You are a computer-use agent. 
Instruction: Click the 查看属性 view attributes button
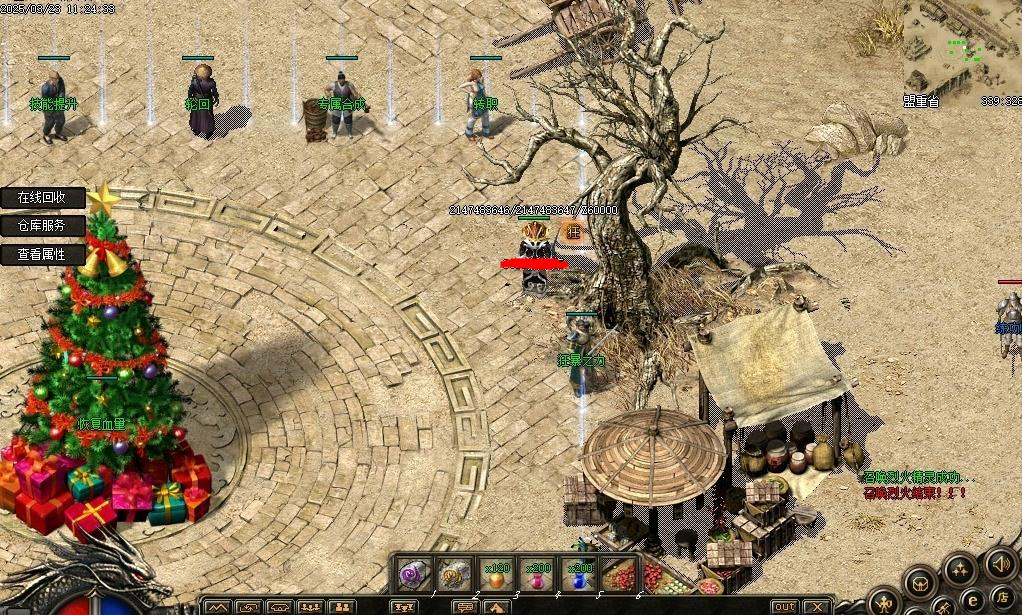(x=42, y=254)
